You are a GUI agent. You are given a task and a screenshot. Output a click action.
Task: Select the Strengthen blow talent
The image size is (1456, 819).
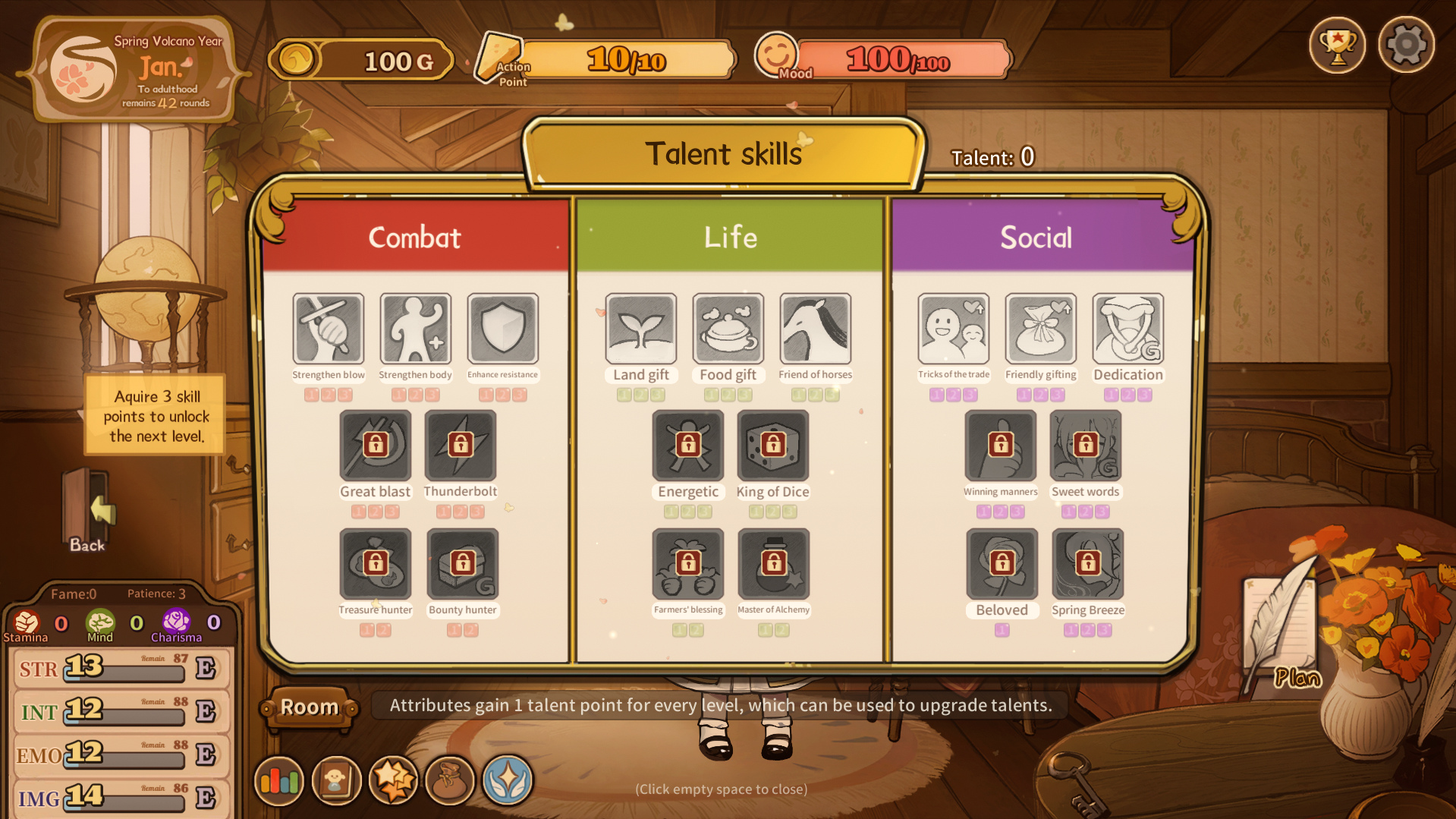pyautogui.click(x=329, y=329)
